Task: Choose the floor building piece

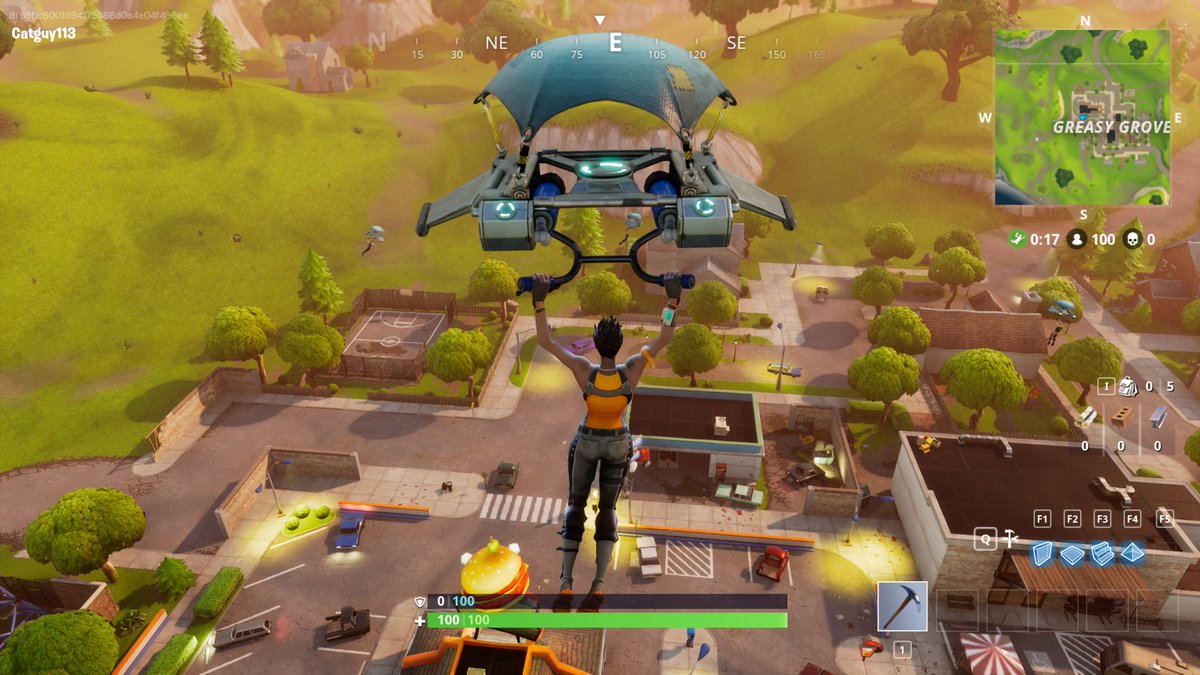Action: click(x=1072, y=553)
